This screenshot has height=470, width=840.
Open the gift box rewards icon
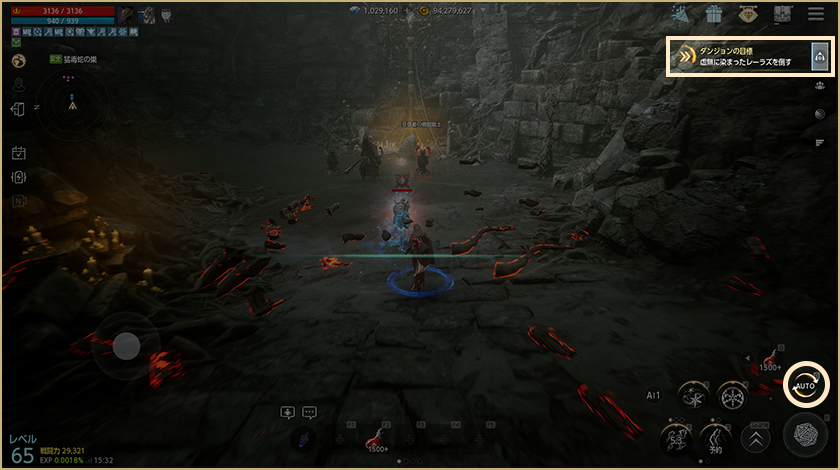click(713, 14)
